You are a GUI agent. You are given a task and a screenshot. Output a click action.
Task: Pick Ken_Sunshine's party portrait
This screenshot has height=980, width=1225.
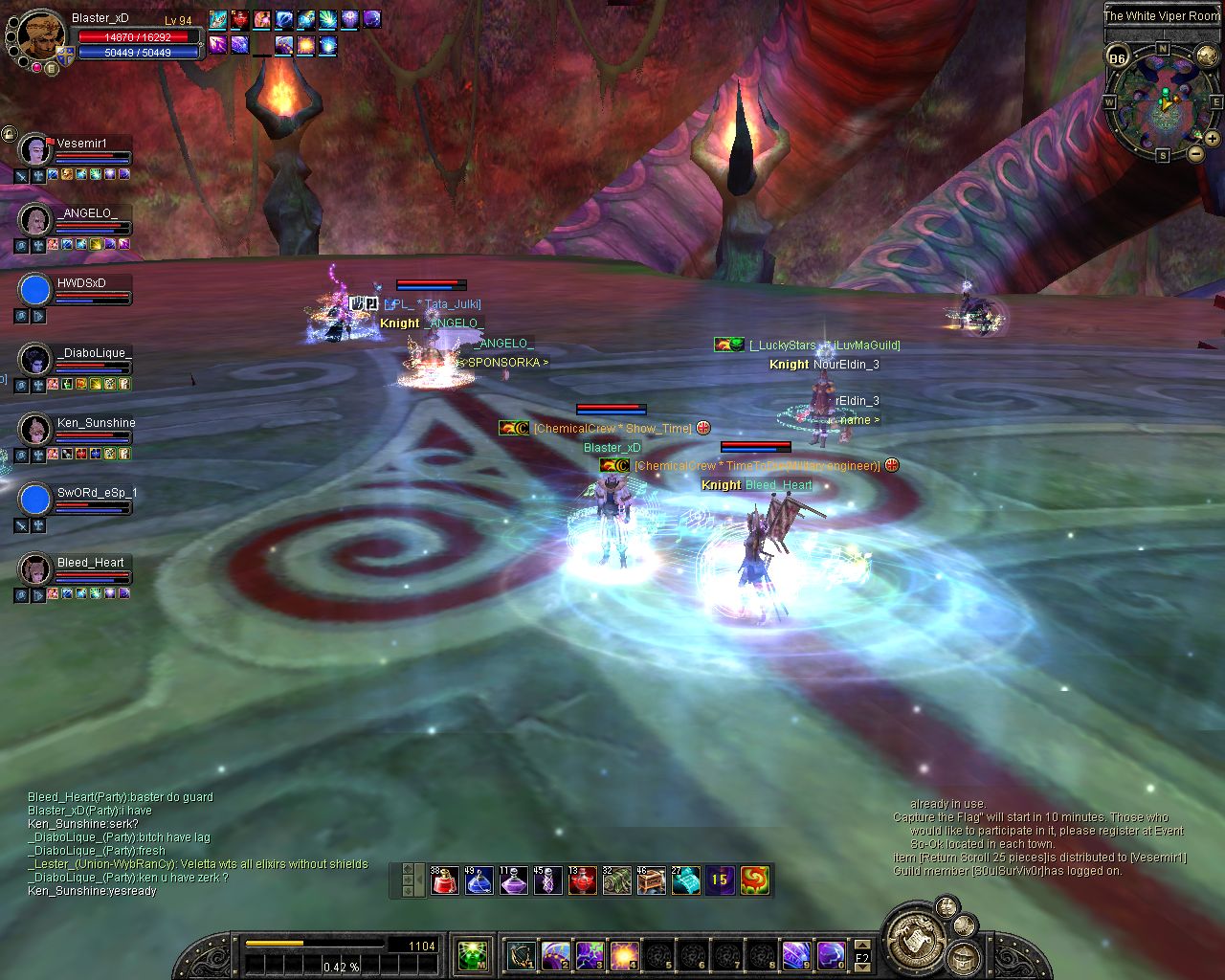(x=35, y=429)
